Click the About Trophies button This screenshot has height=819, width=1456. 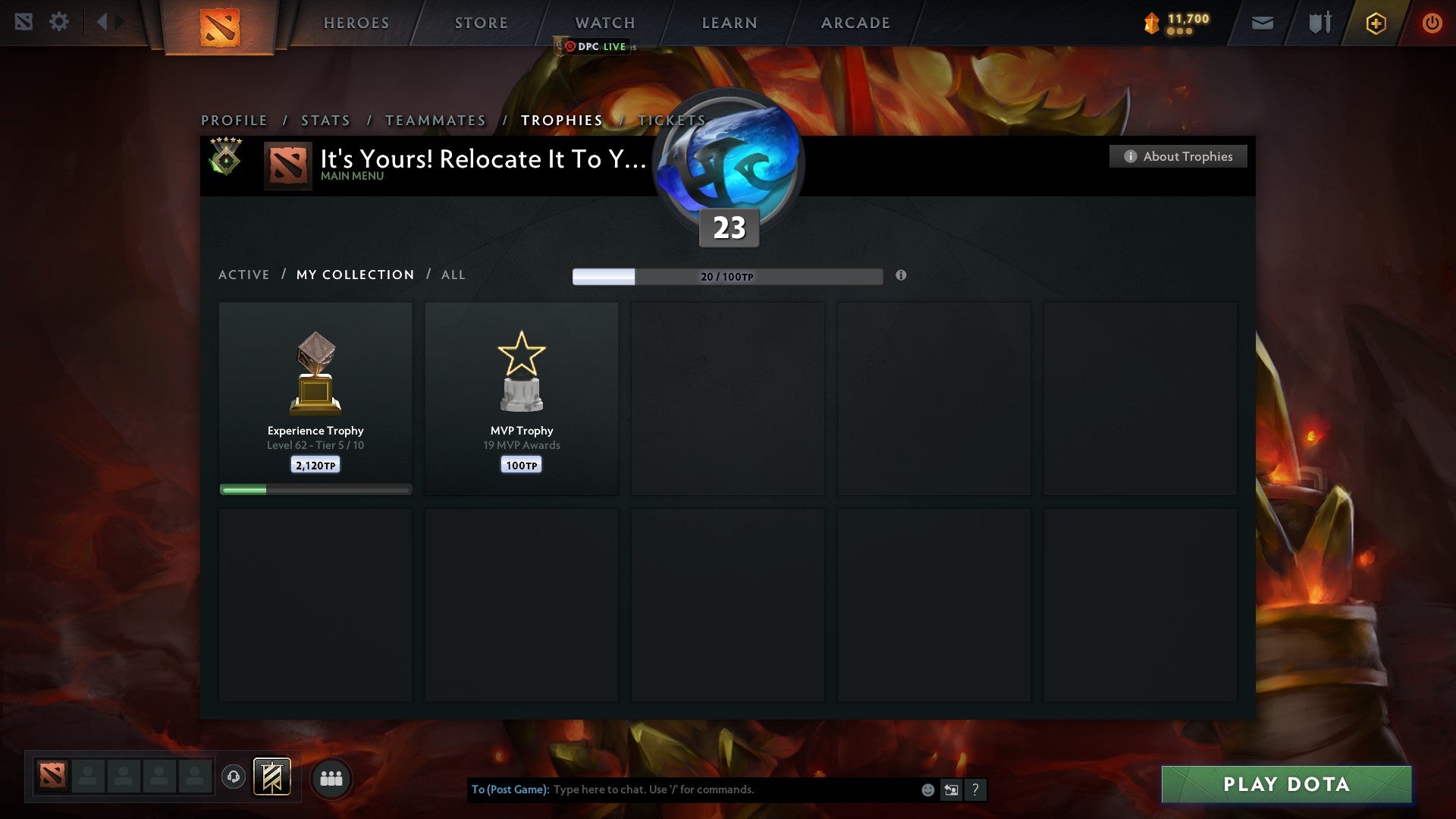tap(1178, 156)
